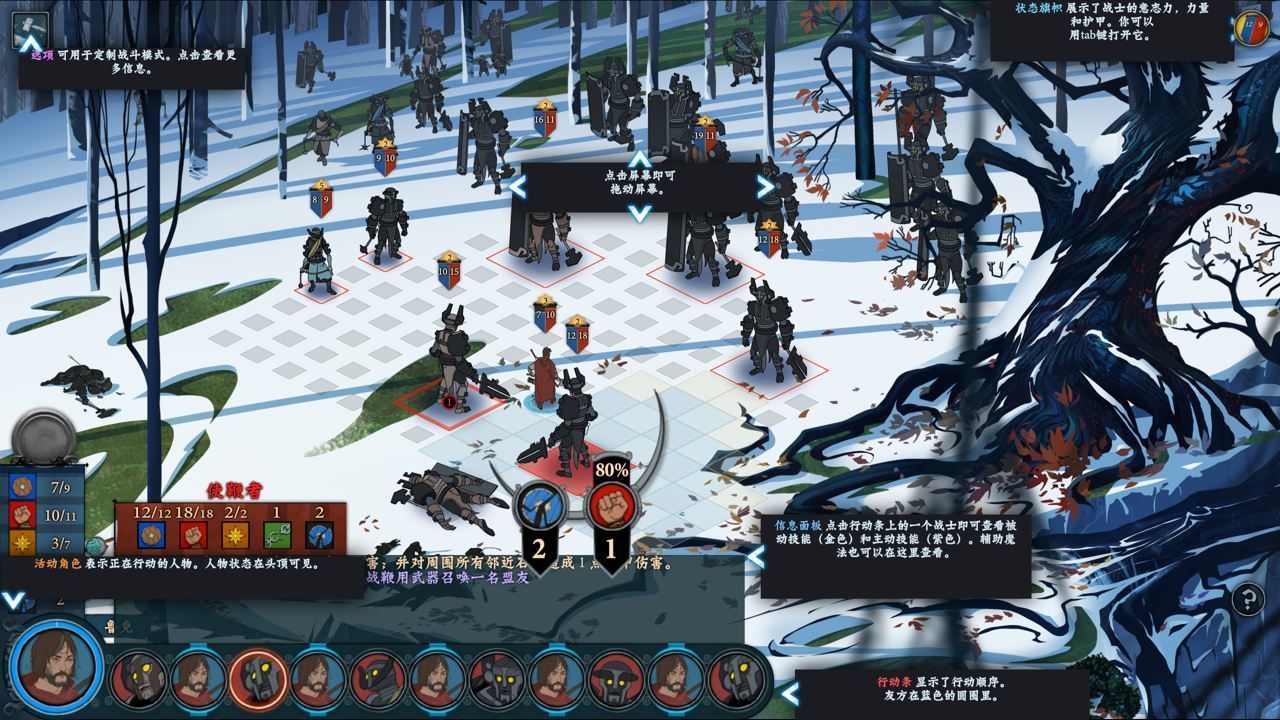
Task: Select the horned dredge portrait in turn order
Action: point(378,680)
